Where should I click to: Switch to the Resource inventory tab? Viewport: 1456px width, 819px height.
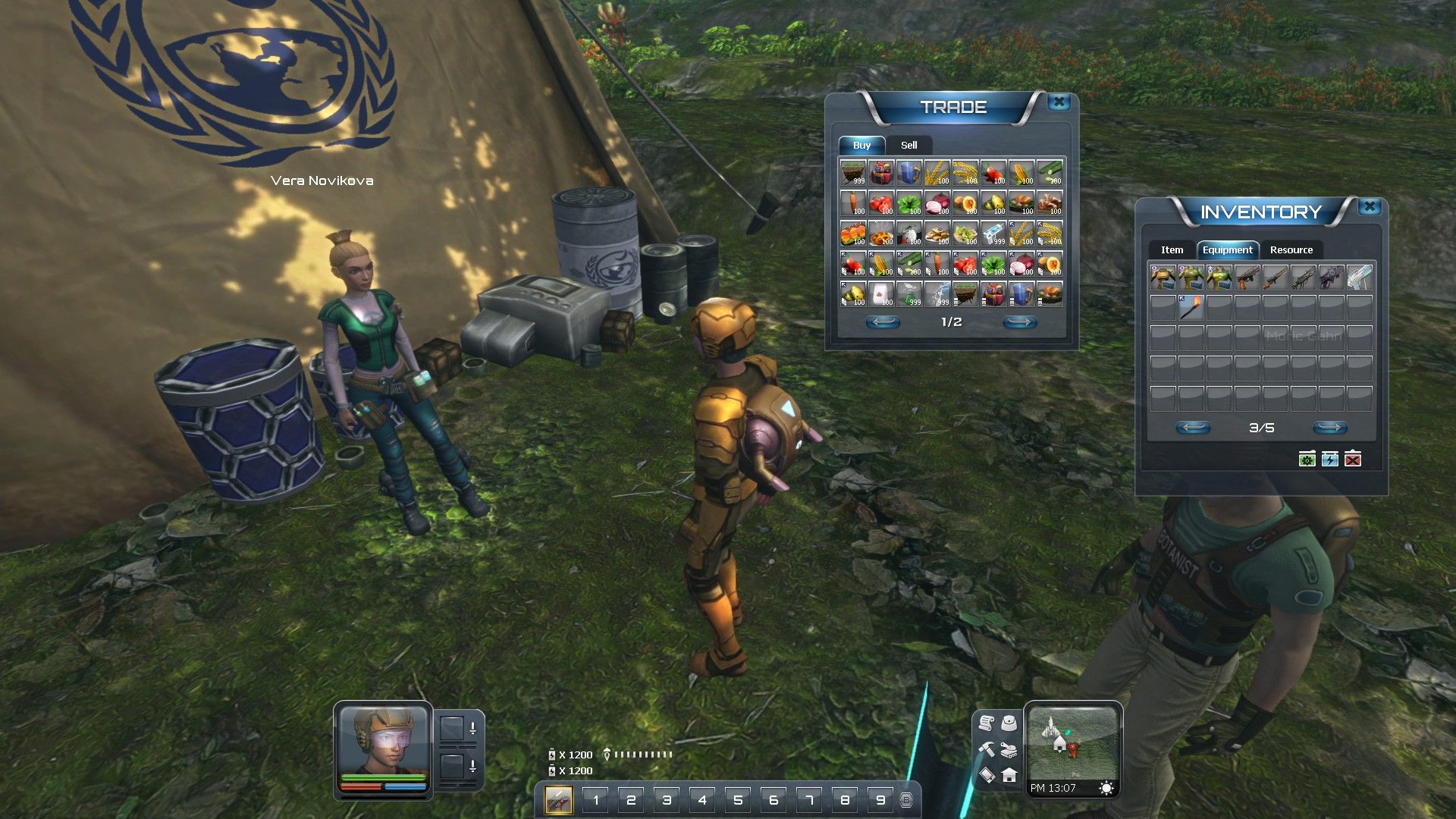click(x=1291, y=249)
